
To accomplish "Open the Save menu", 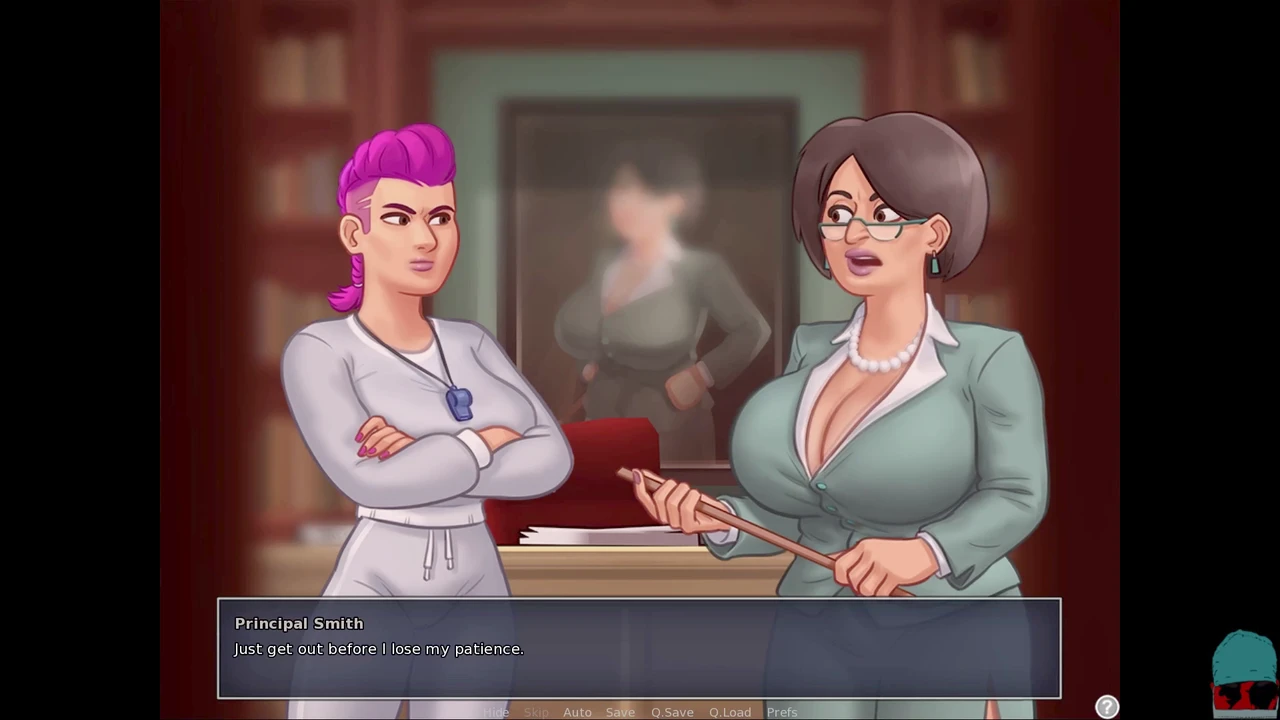I will [x=620, y=712].
